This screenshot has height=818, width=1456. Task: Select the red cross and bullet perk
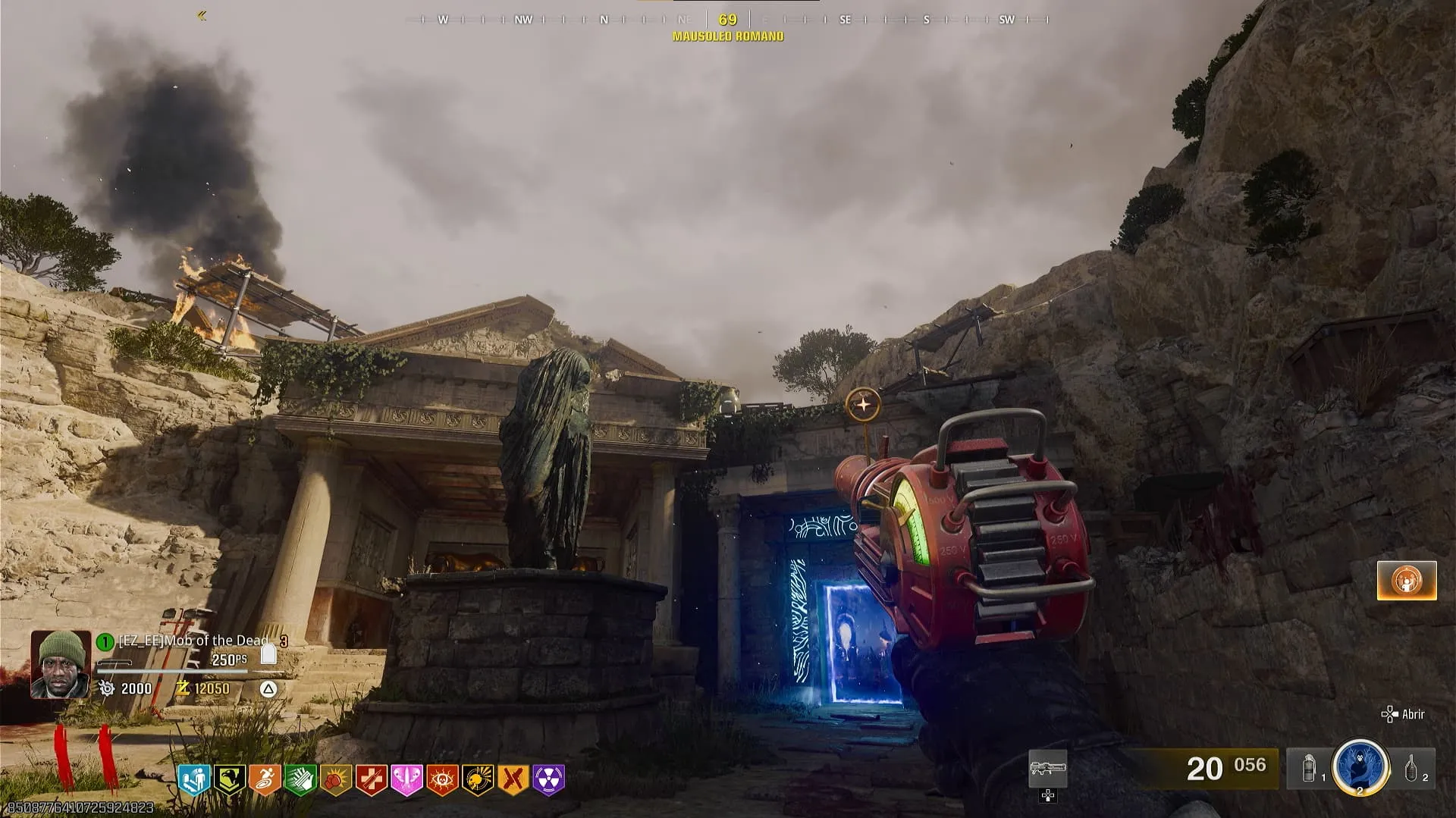pos(372,779)
